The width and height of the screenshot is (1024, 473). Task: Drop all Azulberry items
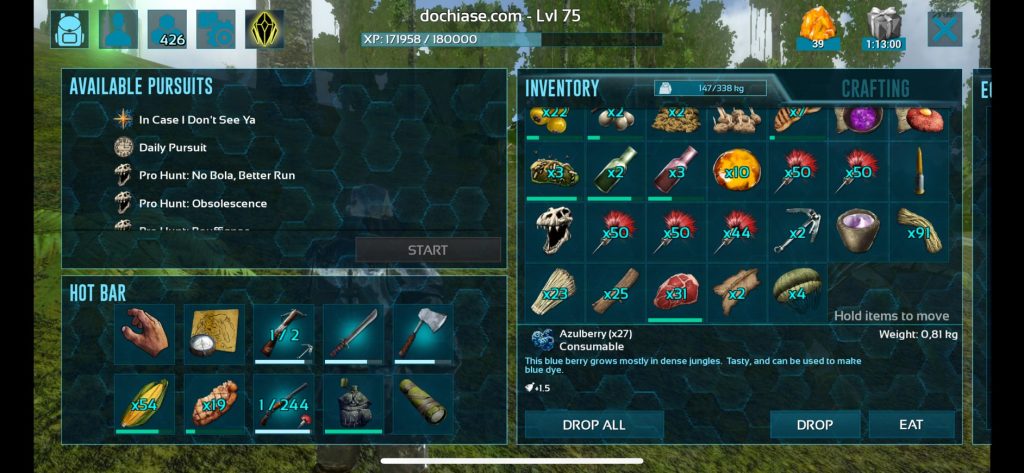594,425
